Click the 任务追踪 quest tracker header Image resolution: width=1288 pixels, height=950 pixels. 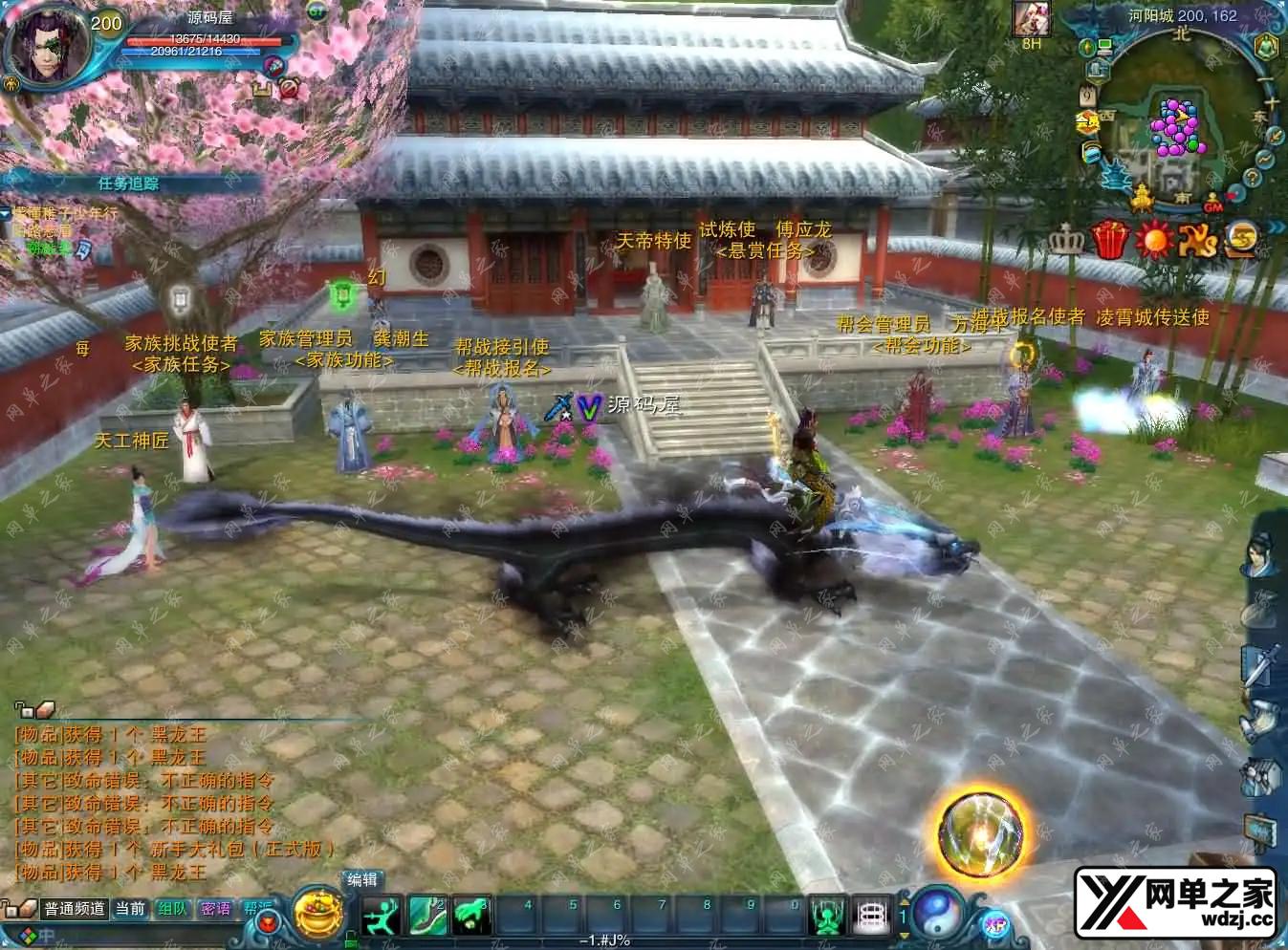click(x=128, y=184)
